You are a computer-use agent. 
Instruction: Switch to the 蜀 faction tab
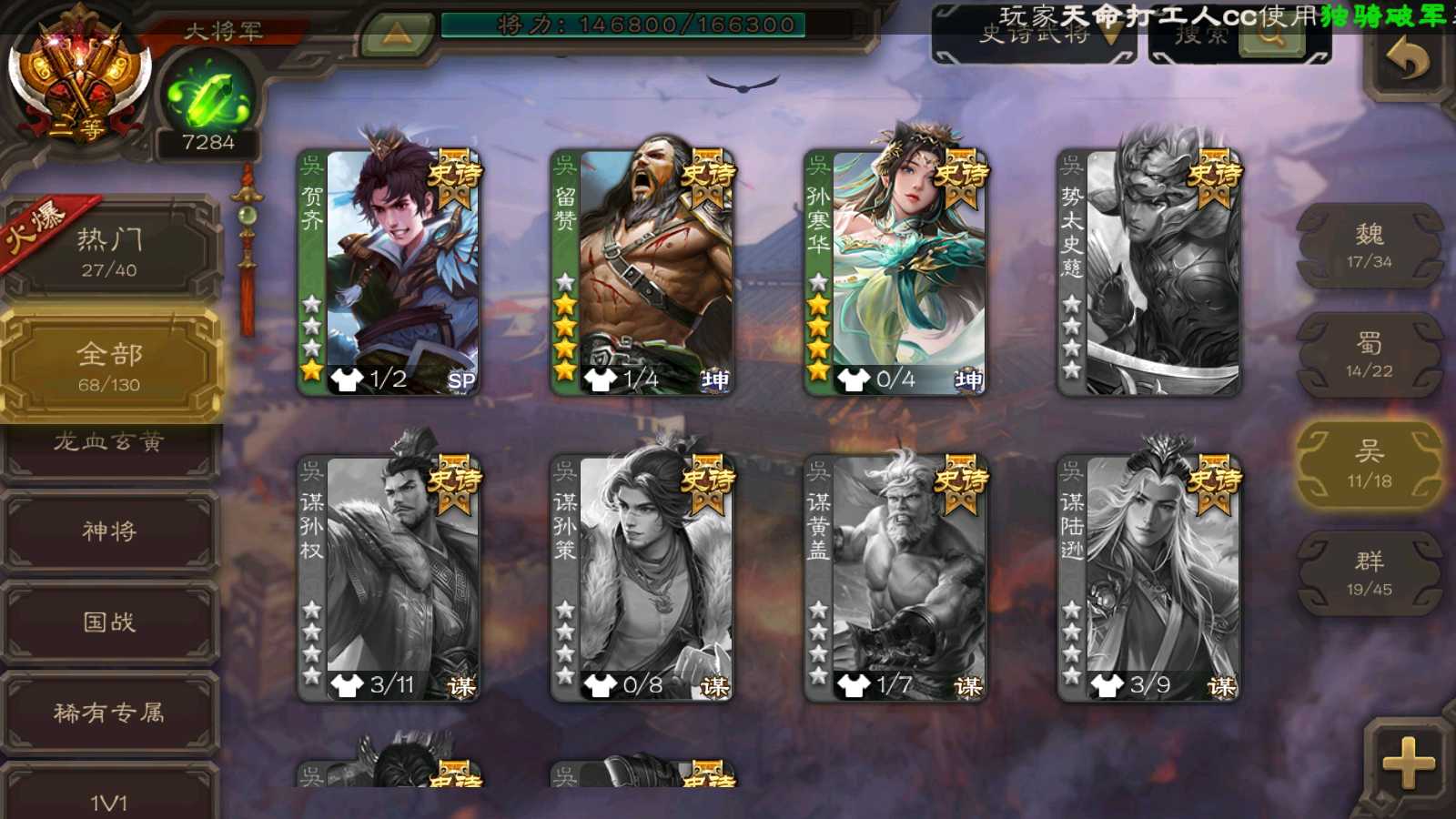(x=1369, y=356)
